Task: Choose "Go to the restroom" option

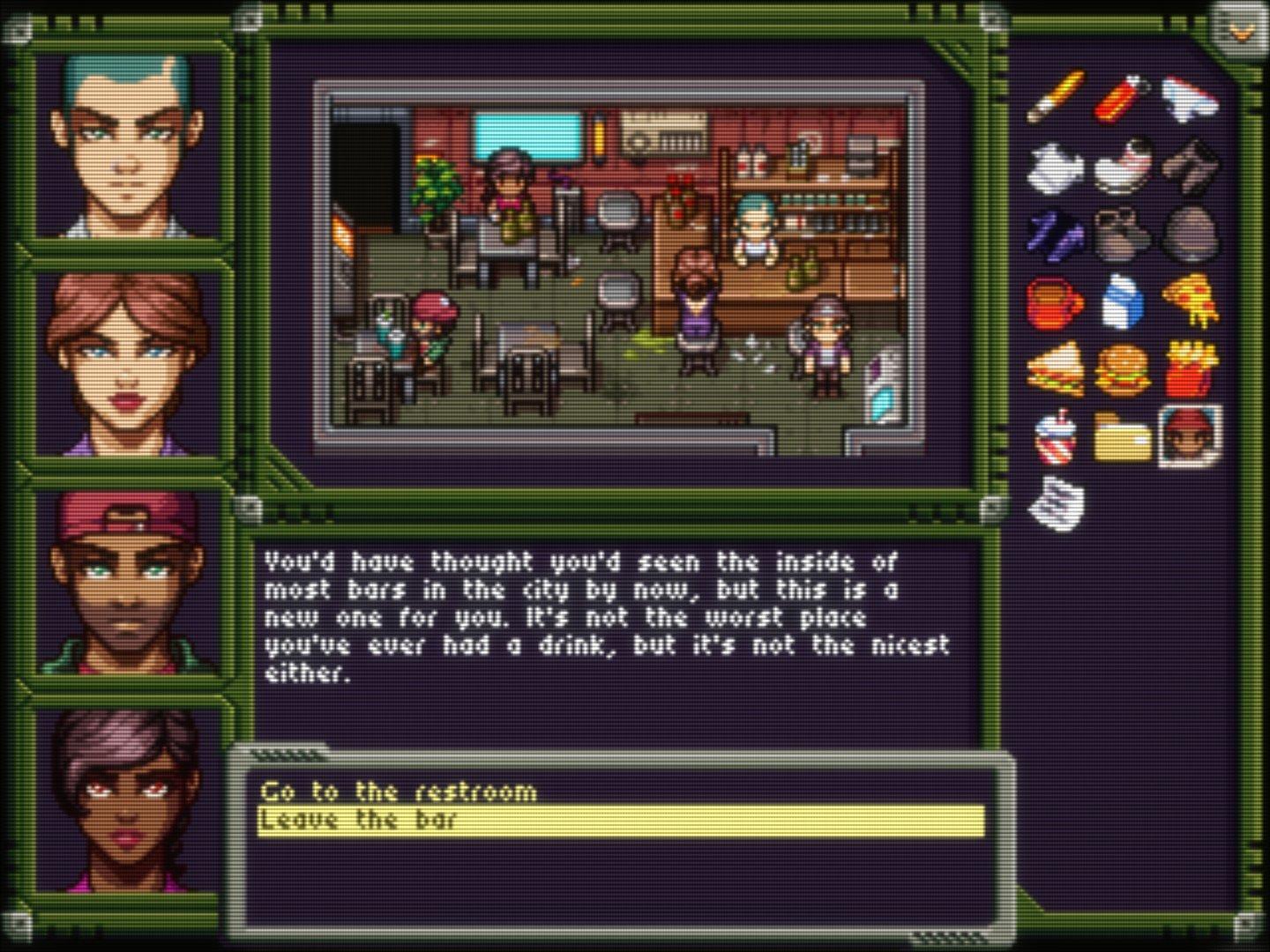Action: pos(399,791)
